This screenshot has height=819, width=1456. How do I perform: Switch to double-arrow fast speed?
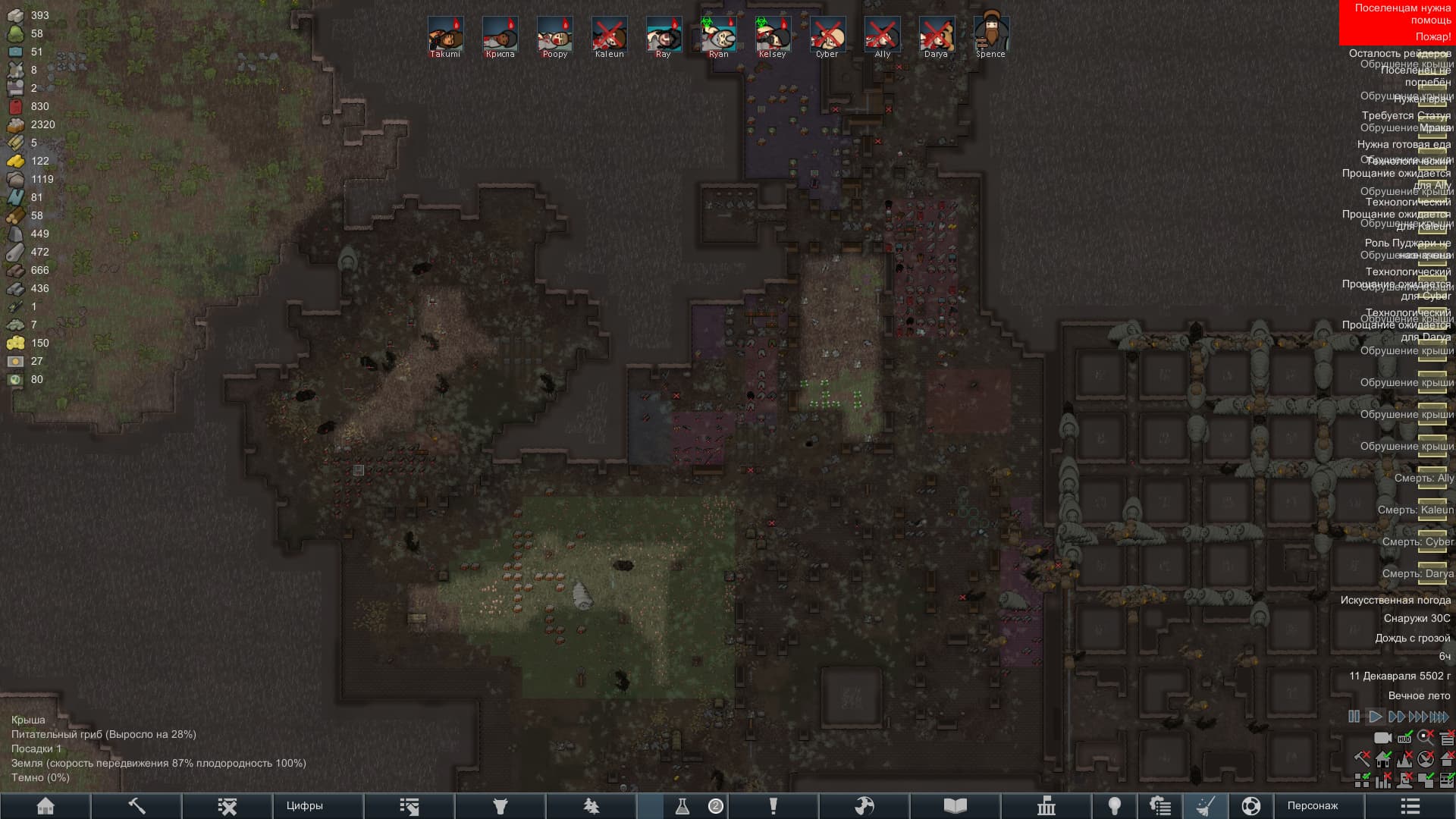[x=1396, y=717]
